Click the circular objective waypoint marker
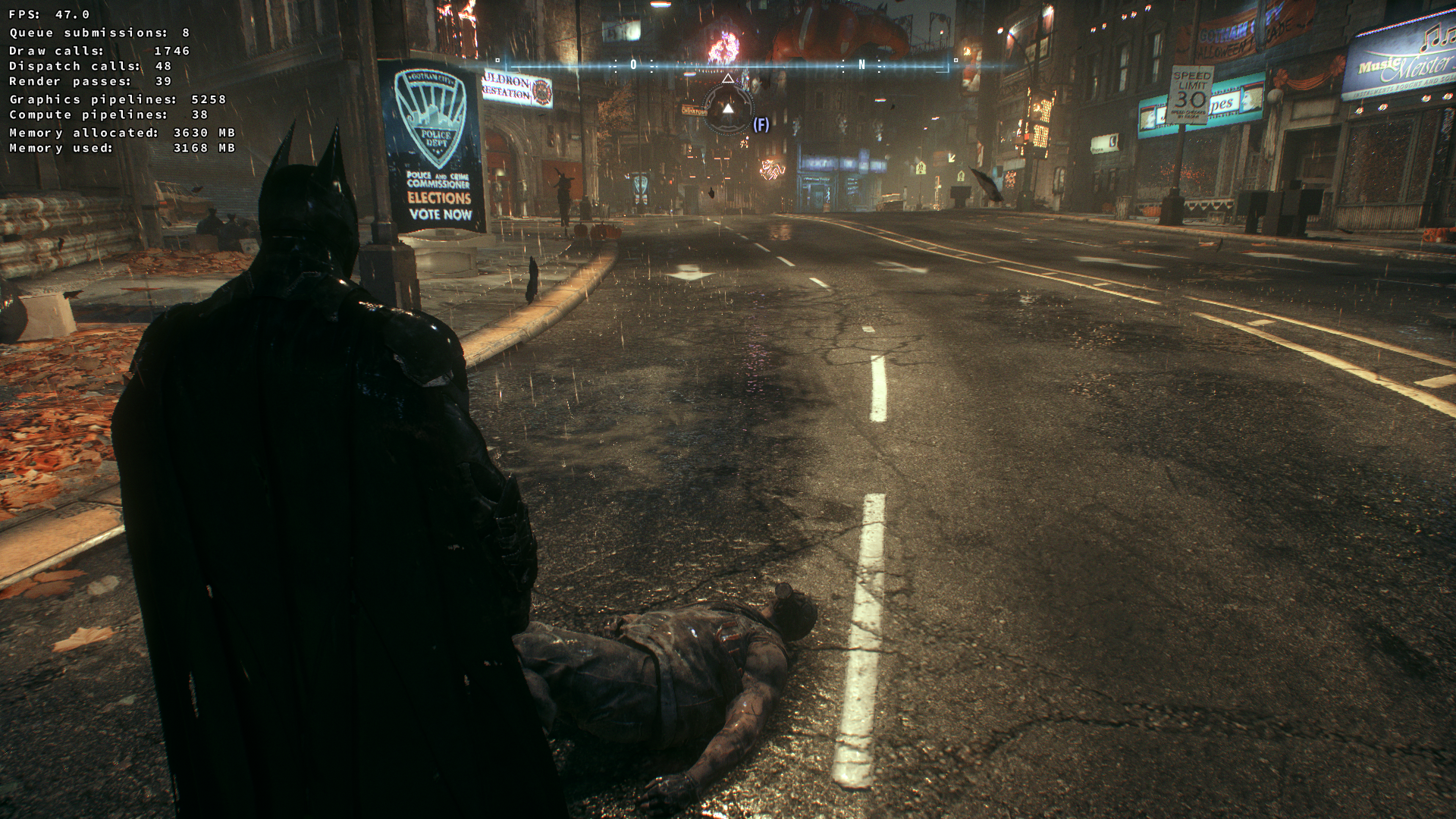The height and width of the screenshot is (819, 1456). (x=727, y=109)
